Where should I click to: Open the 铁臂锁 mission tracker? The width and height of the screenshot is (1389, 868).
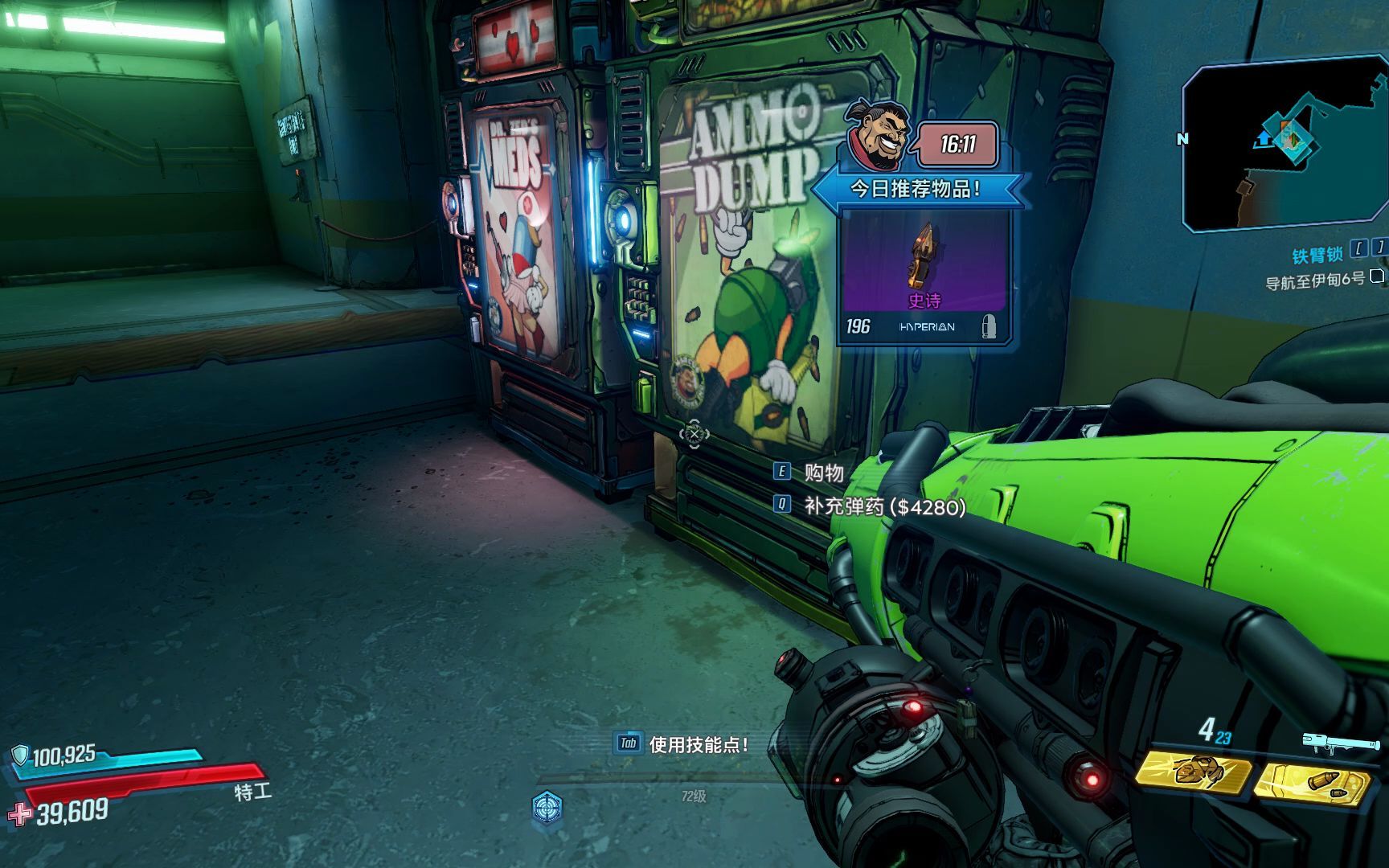tap(1317, 255)
